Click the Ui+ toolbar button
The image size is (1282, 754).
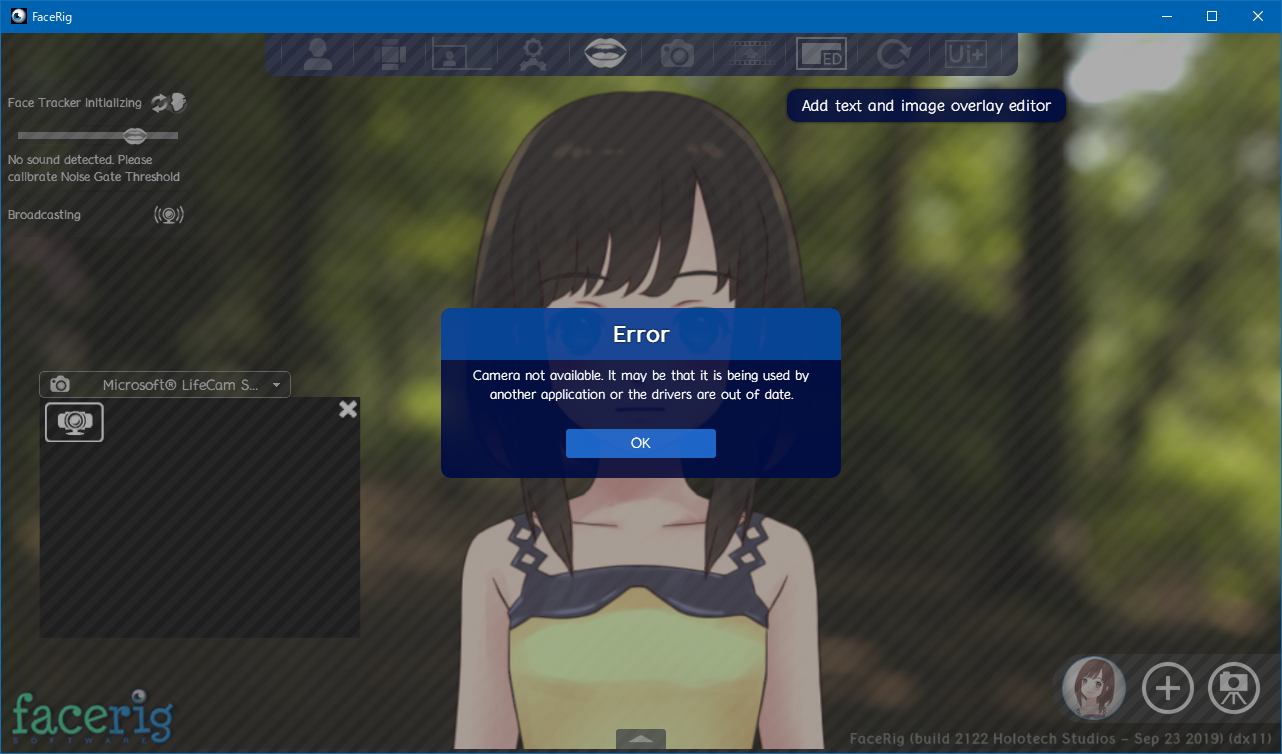pyautogui.click(x=966, y=54)
